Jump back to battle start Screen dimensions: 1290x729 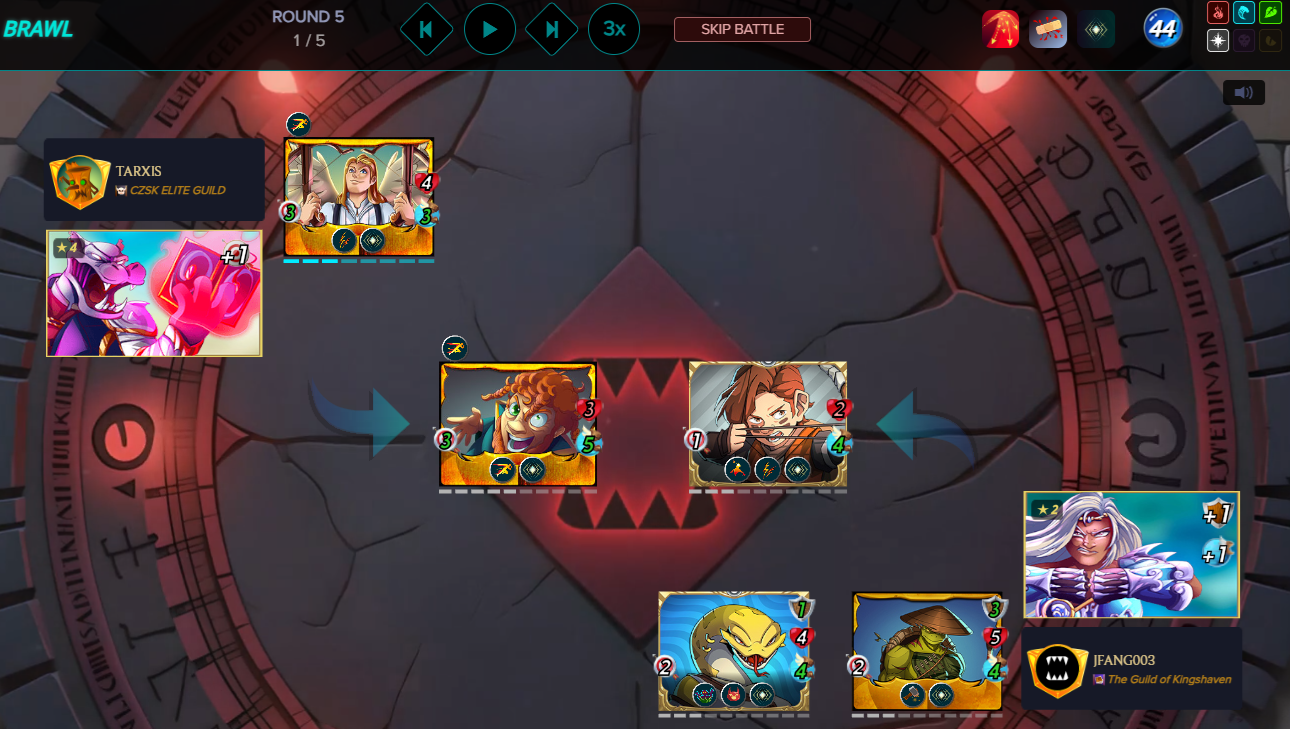click(426, 29)
